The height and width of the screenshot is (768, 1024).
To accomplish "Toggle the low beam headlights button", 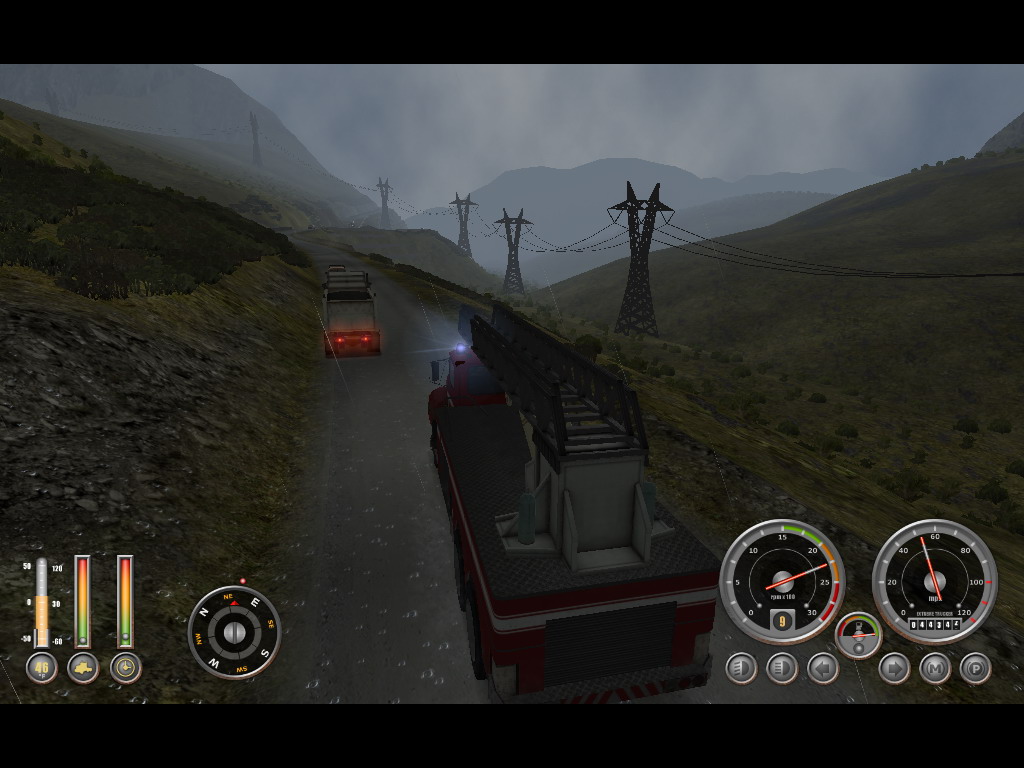I will tap(741, 668).
